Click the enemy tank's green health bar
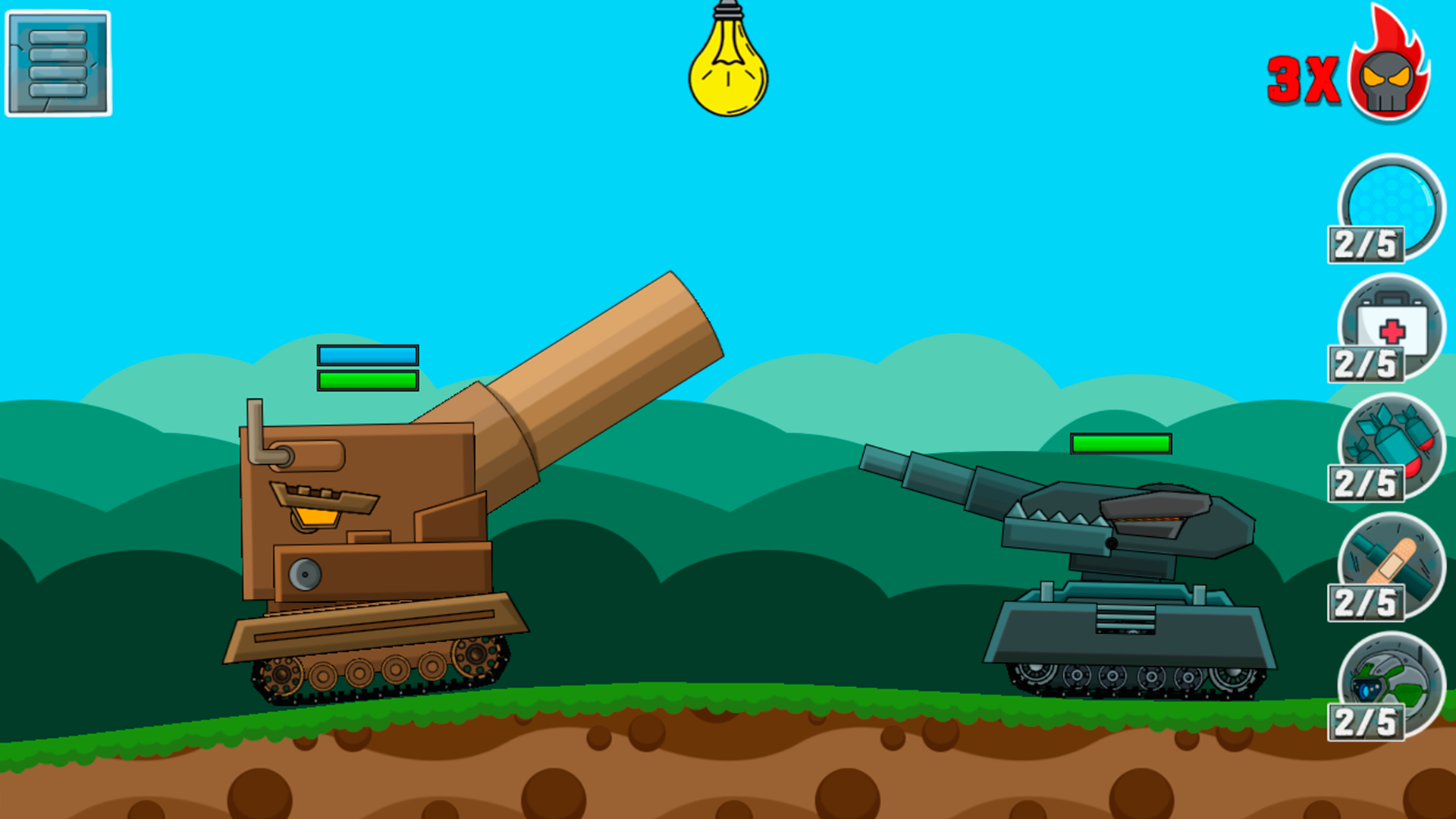 pyautogui.click(x=1121, y=444)
